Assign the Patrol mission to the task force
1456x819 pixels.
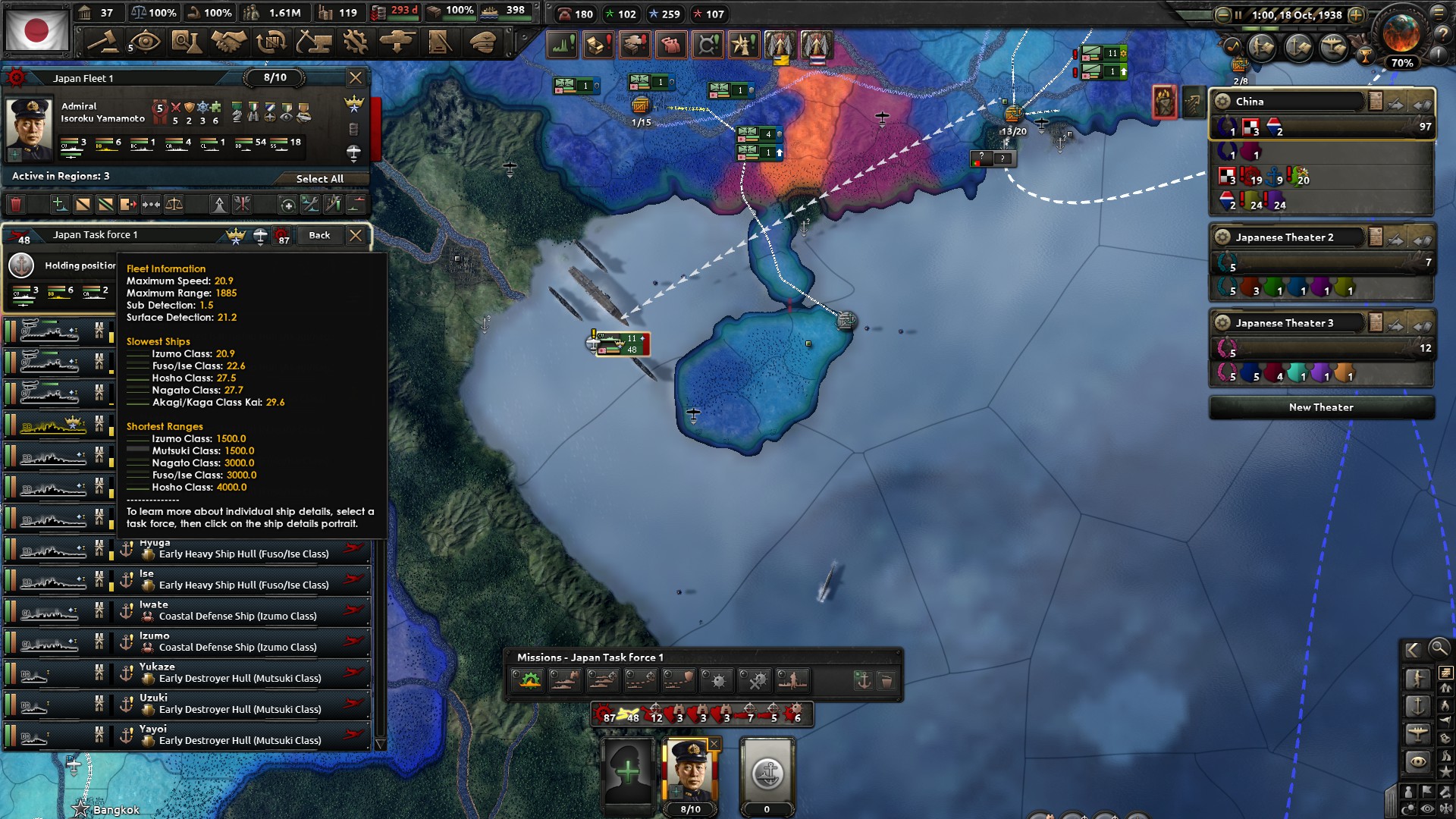[564, 681]
